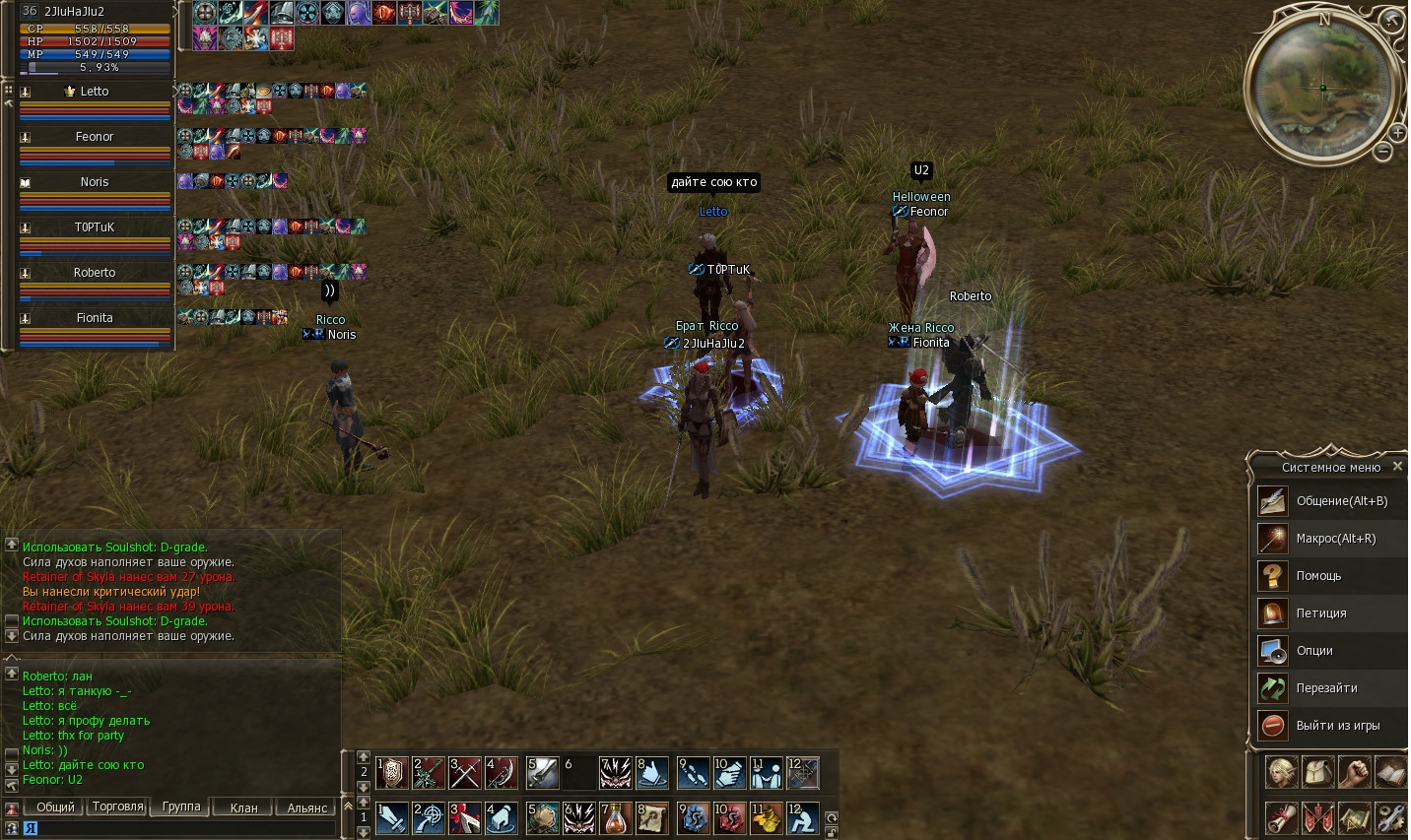Open the Группа chat tab
Screen dimensions: 1411x840
[x=181, y=807]
